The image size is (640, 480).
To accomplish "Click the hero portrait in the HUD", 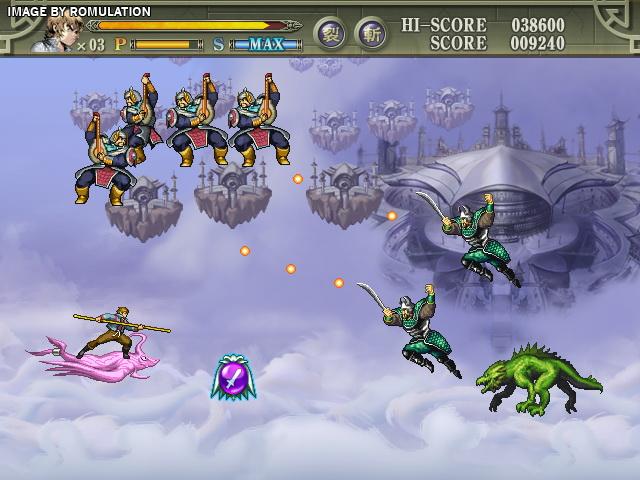I will pyautogui.click(x=53, y=33).
